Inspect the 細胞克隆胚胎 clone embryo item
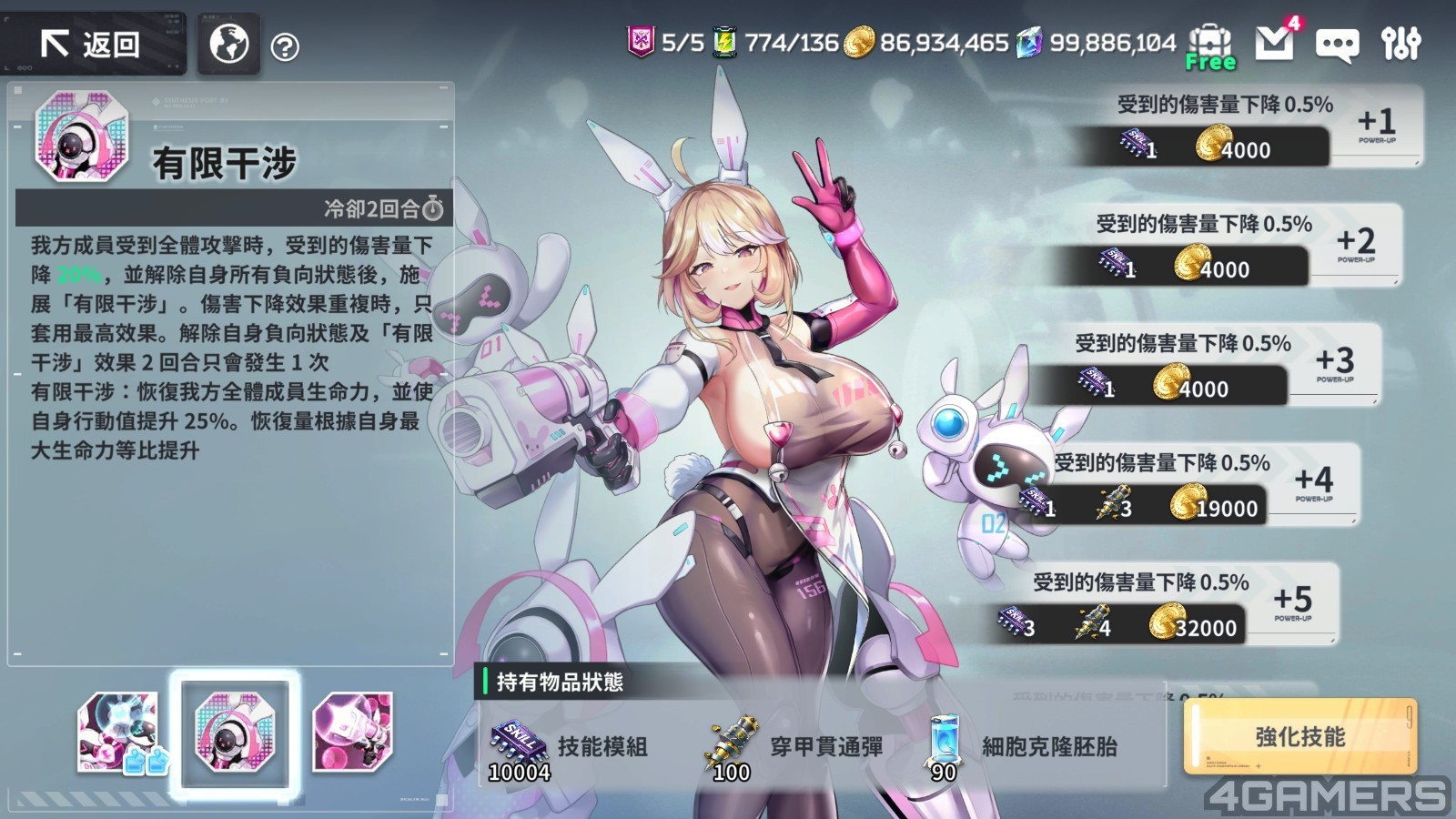This screenshot has height=819, width=1456. click(x=1024, y=748)
